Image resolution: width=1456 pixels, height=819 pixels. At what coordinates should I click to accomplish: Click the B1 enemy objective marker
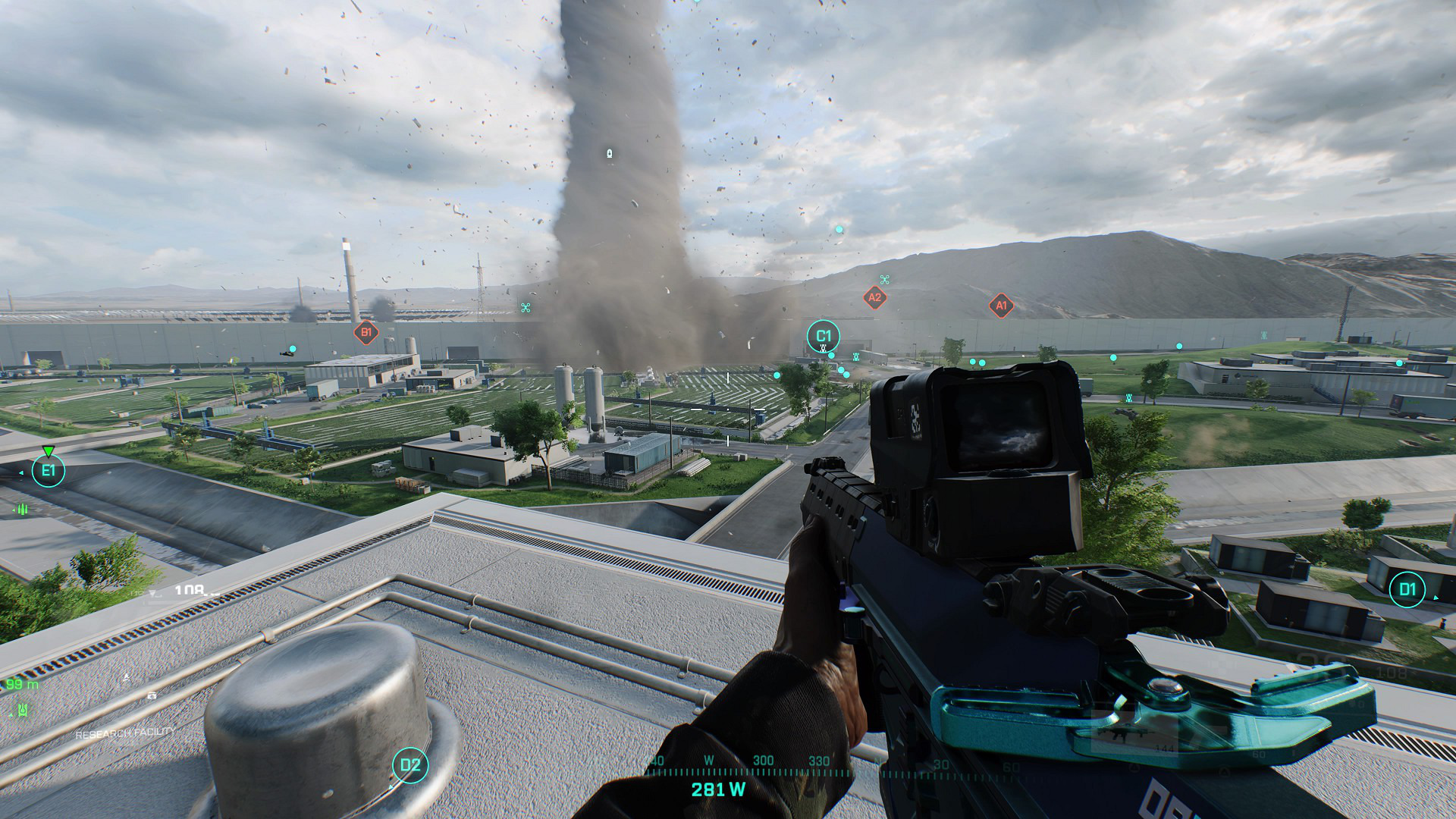[x=366, y=331]
